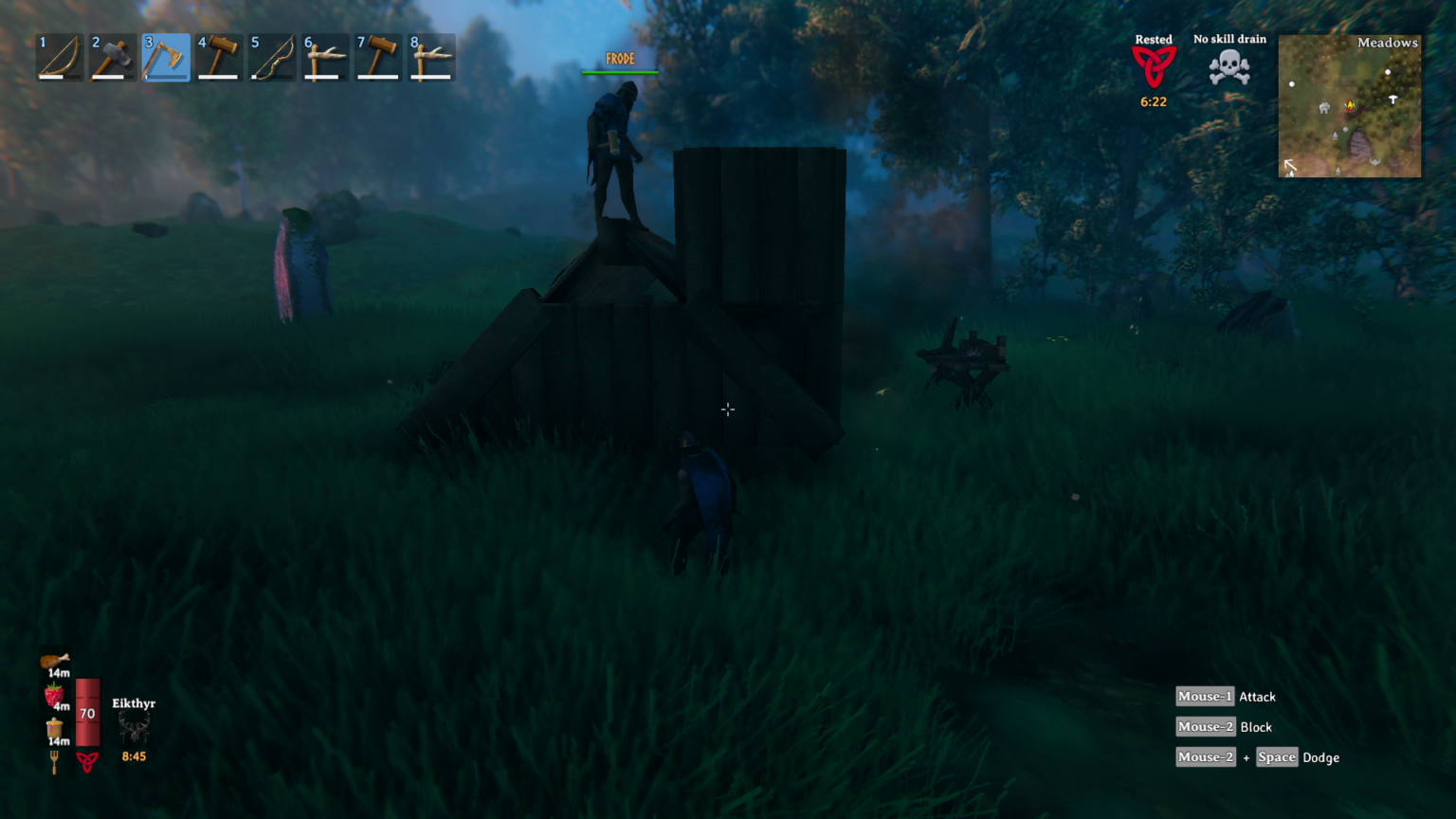Select the antler pickaxe in slot 6

[325, 57]
